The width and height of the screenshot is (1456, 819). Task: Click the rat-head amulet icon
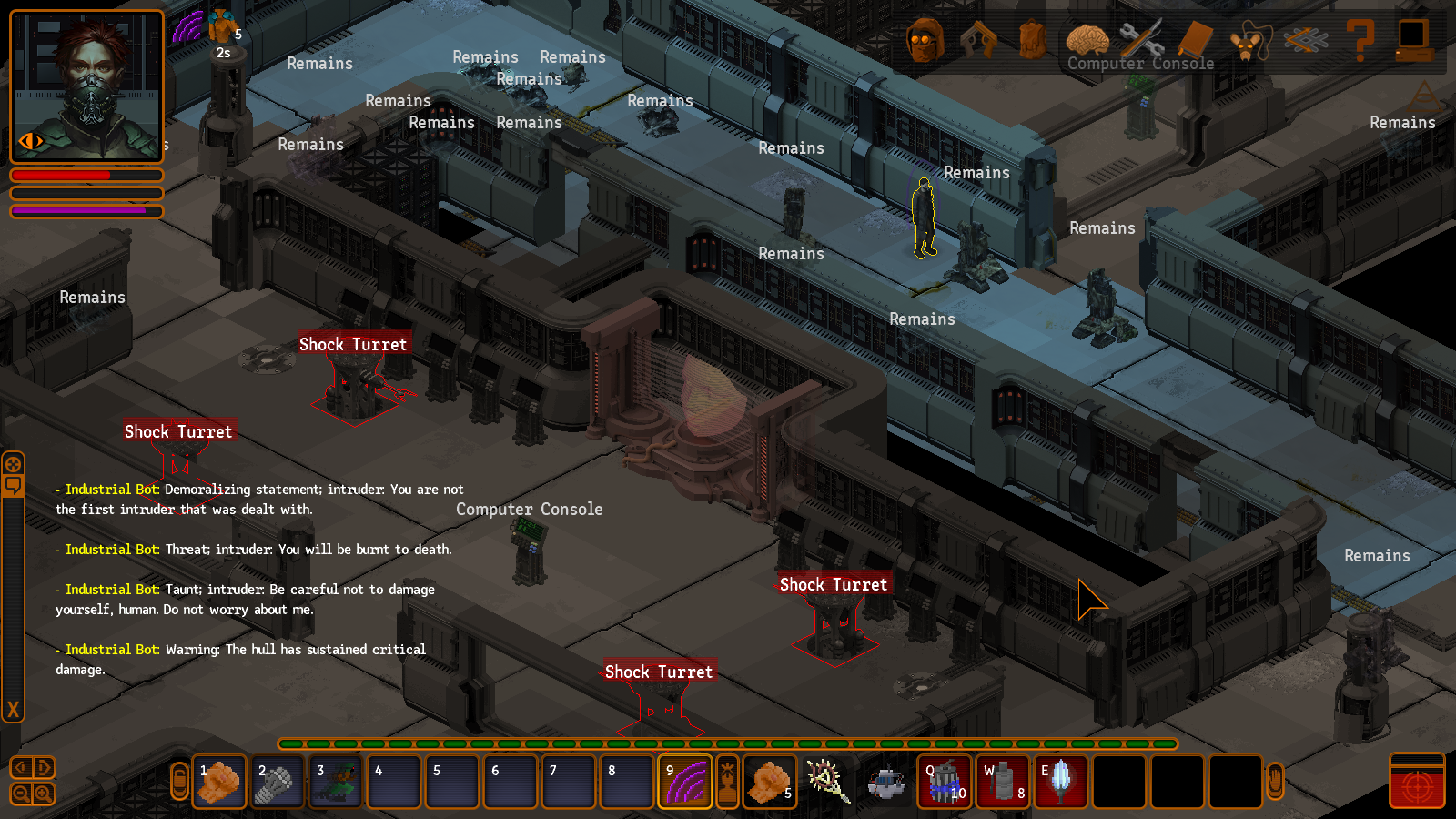(x=1250, y=42)
